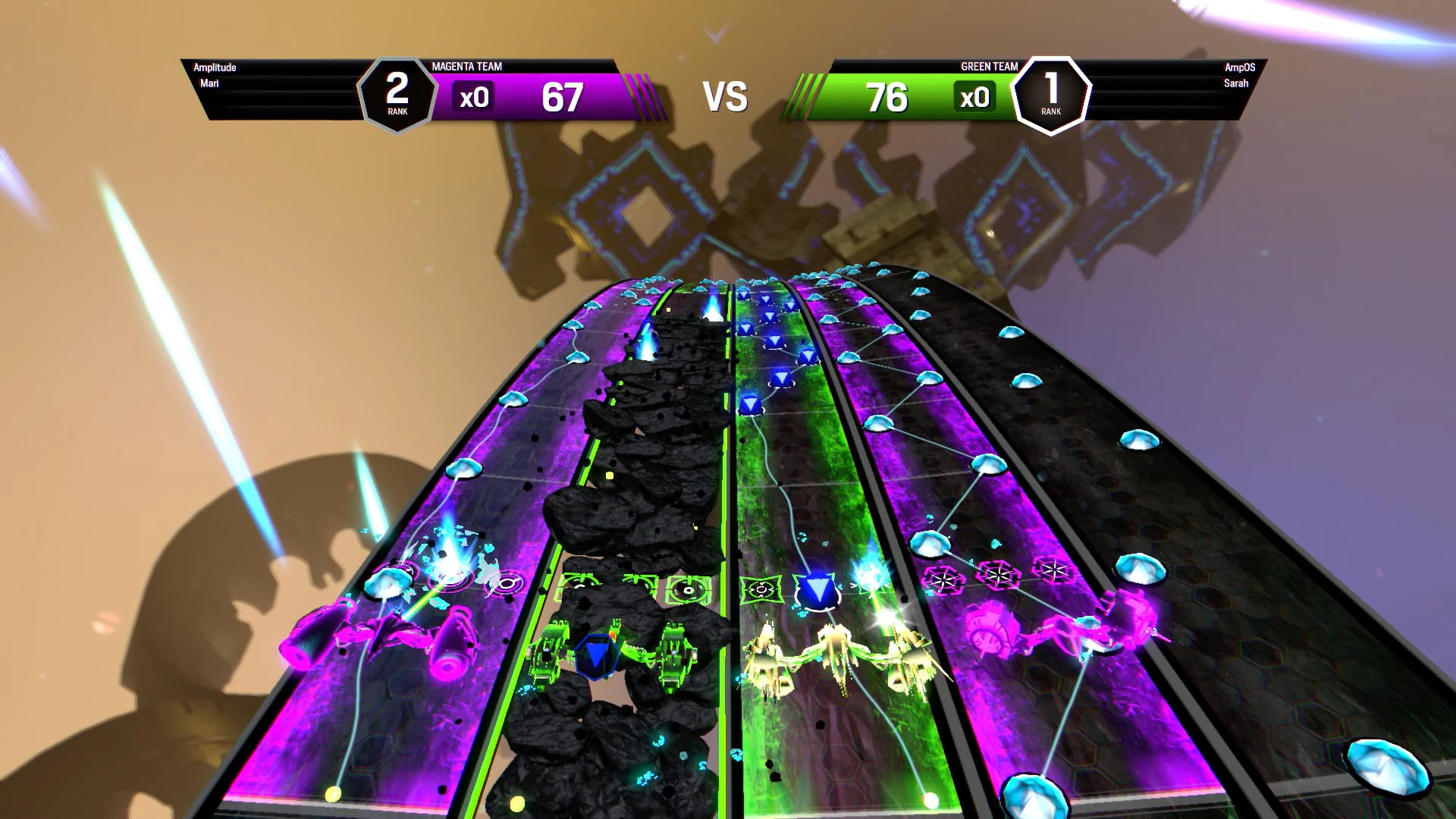Image resolution: width=1456 pixels, height=819 pixels.
Task: Open the MAGENTA TEAM header bar
Action: (x=467, y=67)
